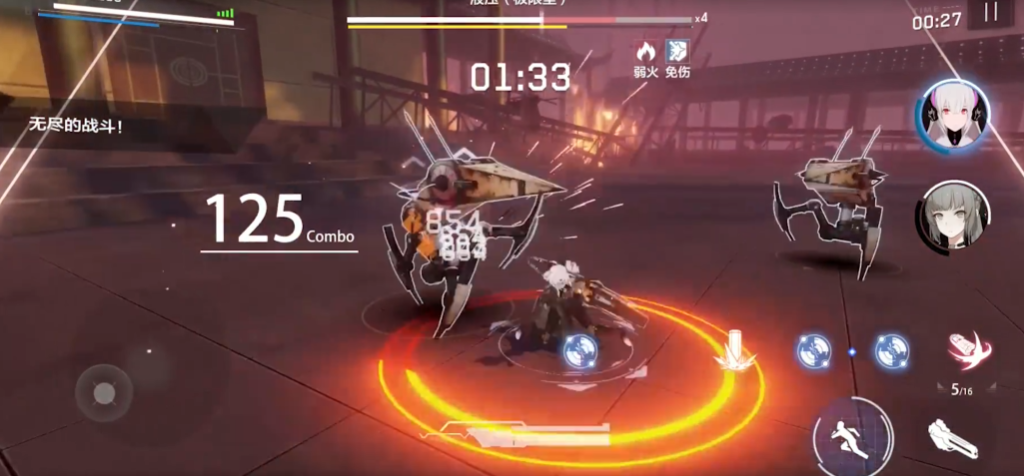The image size is (1024, 476).
Task: Switch to the gray-haired character portrait
Action: (954, 214)
